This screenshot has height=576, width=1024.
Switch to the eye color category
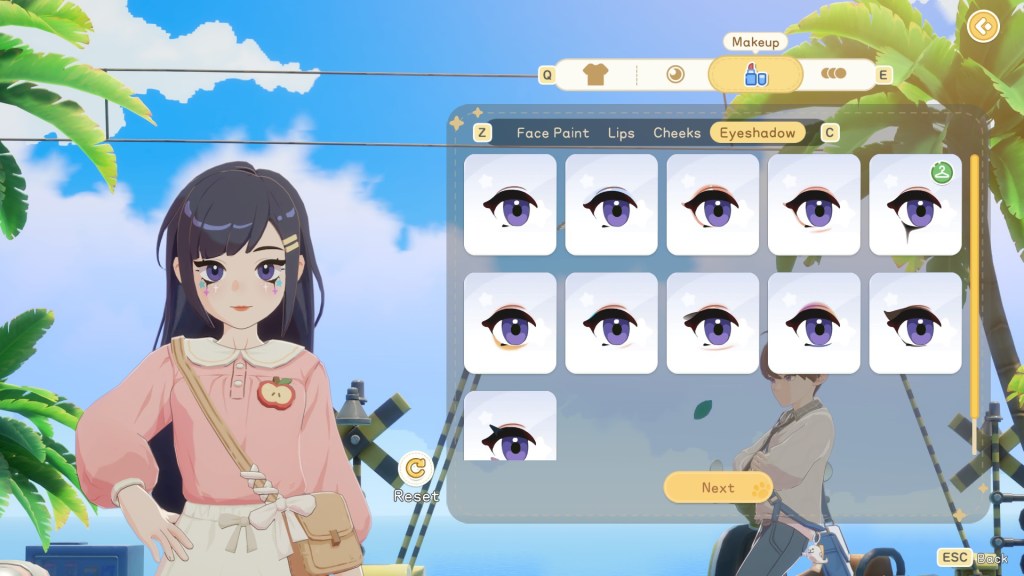click(x=675, y=75)
